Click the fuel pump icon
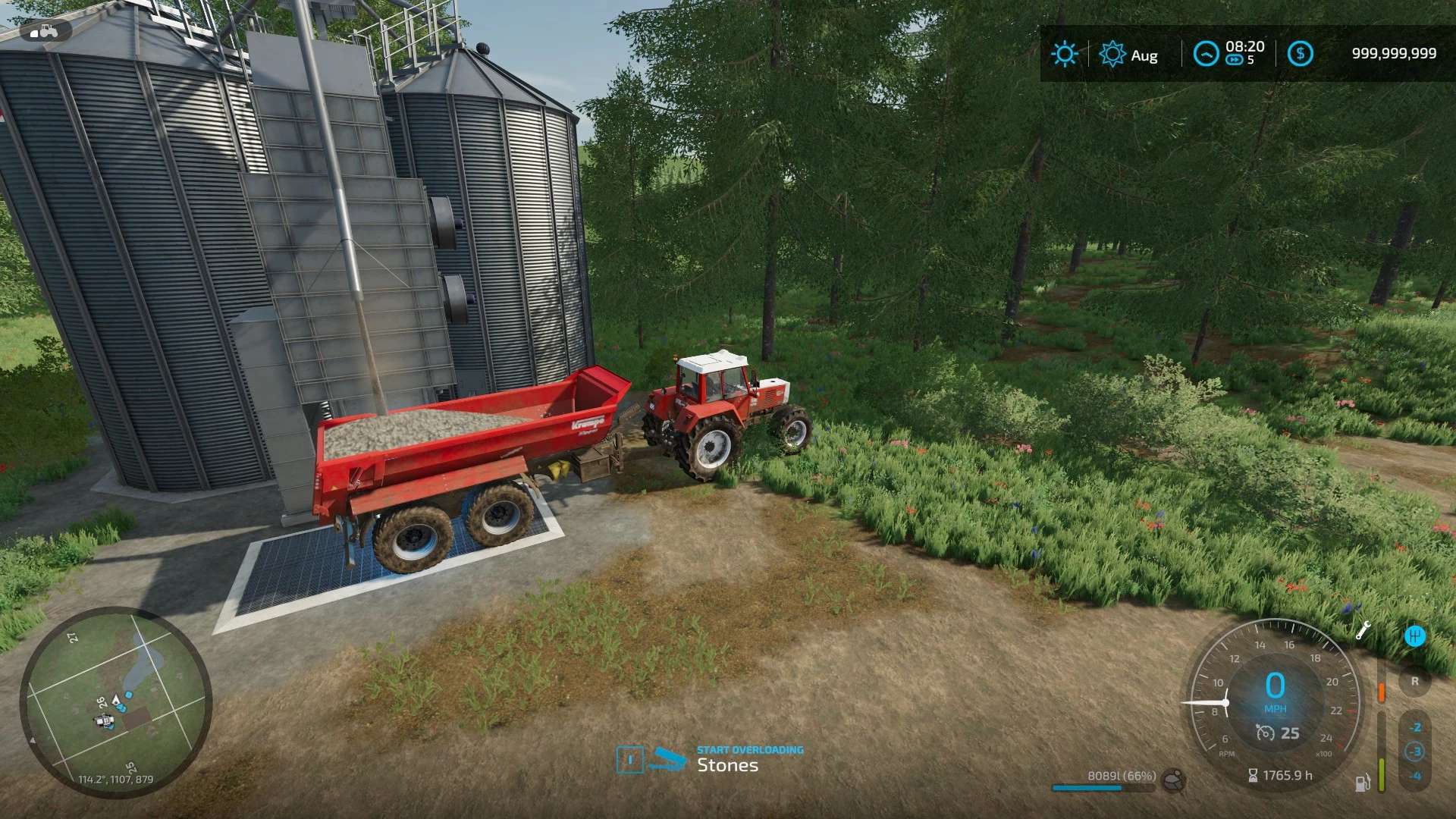Image resolution: width=1456 pixels, height=819 pixels. pos(1362,783)
